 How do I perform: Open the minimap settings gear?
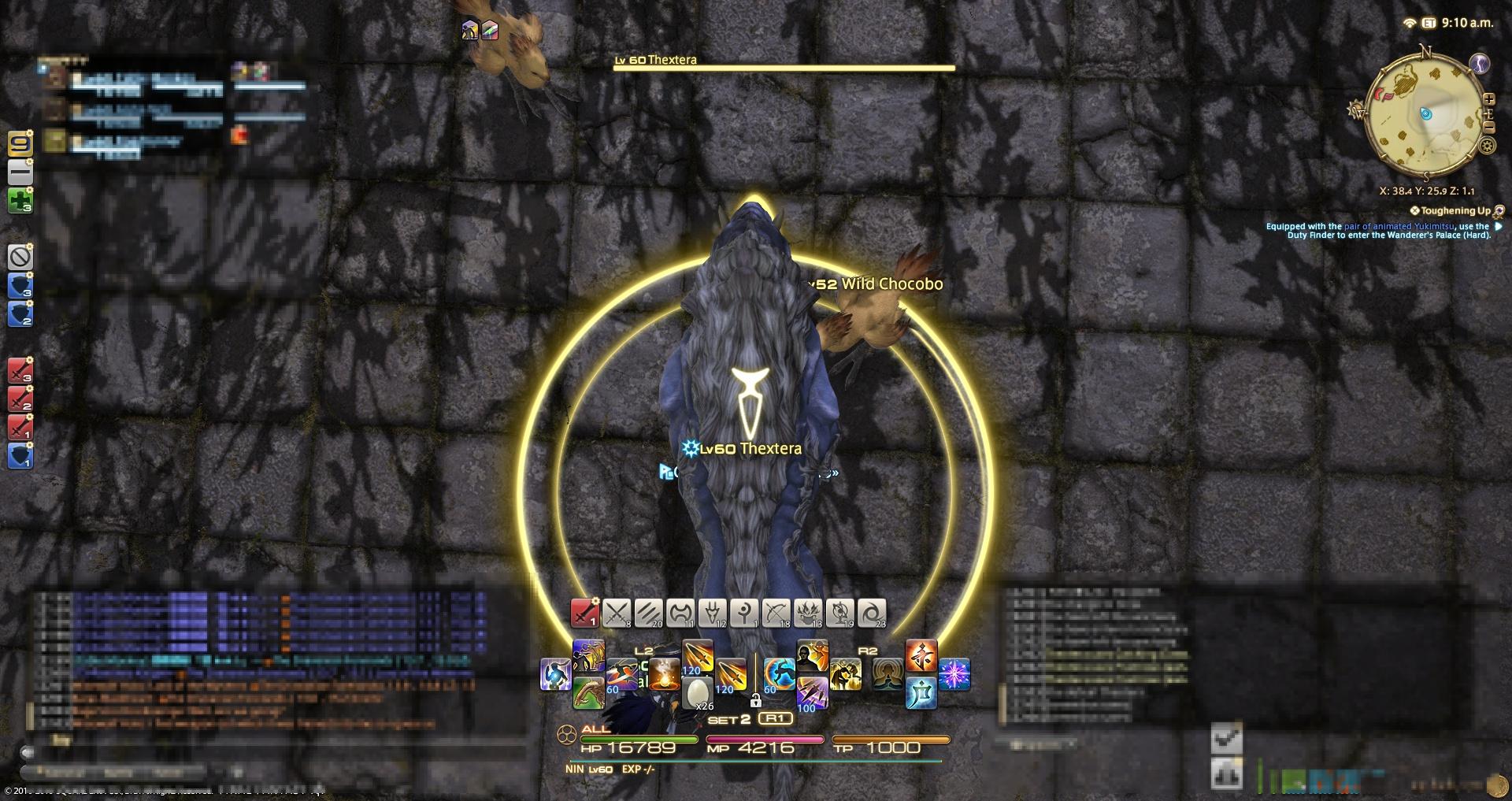[x=1486, y=145]
